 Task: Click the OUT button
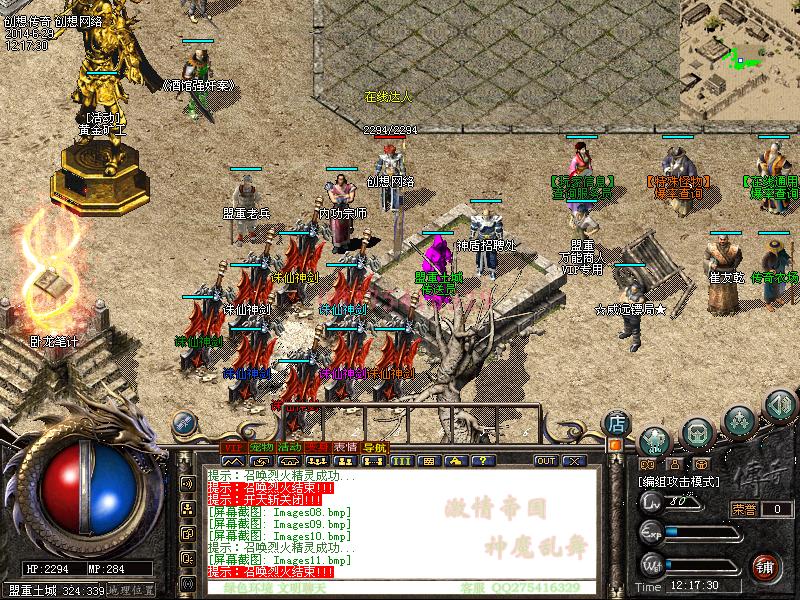tap(545, 461)
